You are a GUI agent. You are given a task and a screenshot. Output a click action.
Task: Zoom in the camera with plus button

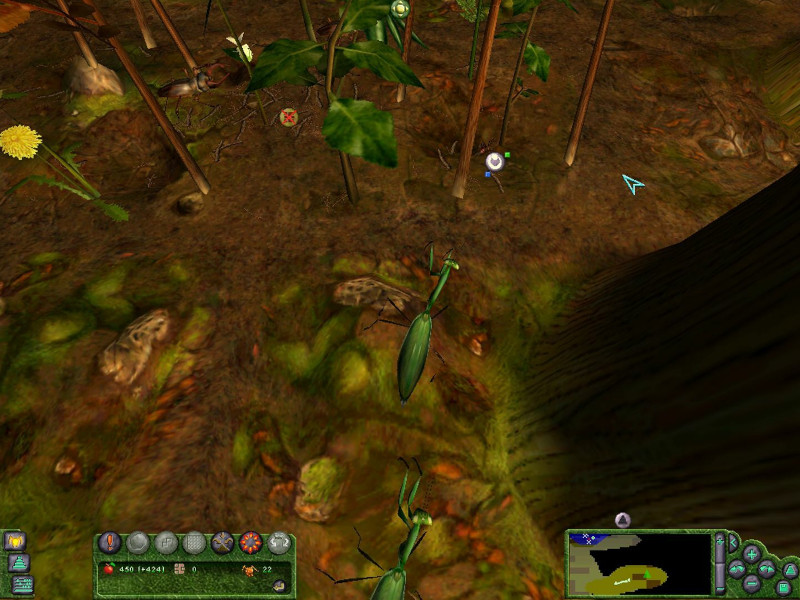(x=751, y=553)
